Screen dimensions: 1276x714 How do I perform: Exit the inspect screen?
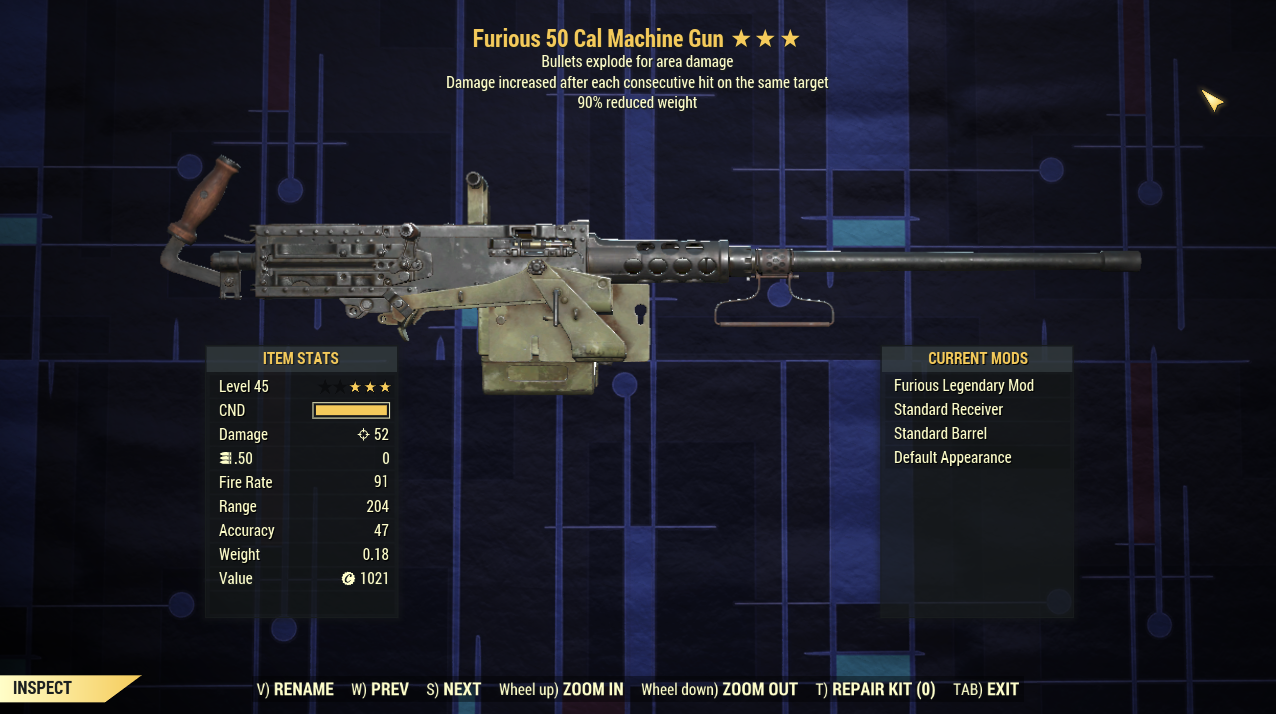point(986,689)
